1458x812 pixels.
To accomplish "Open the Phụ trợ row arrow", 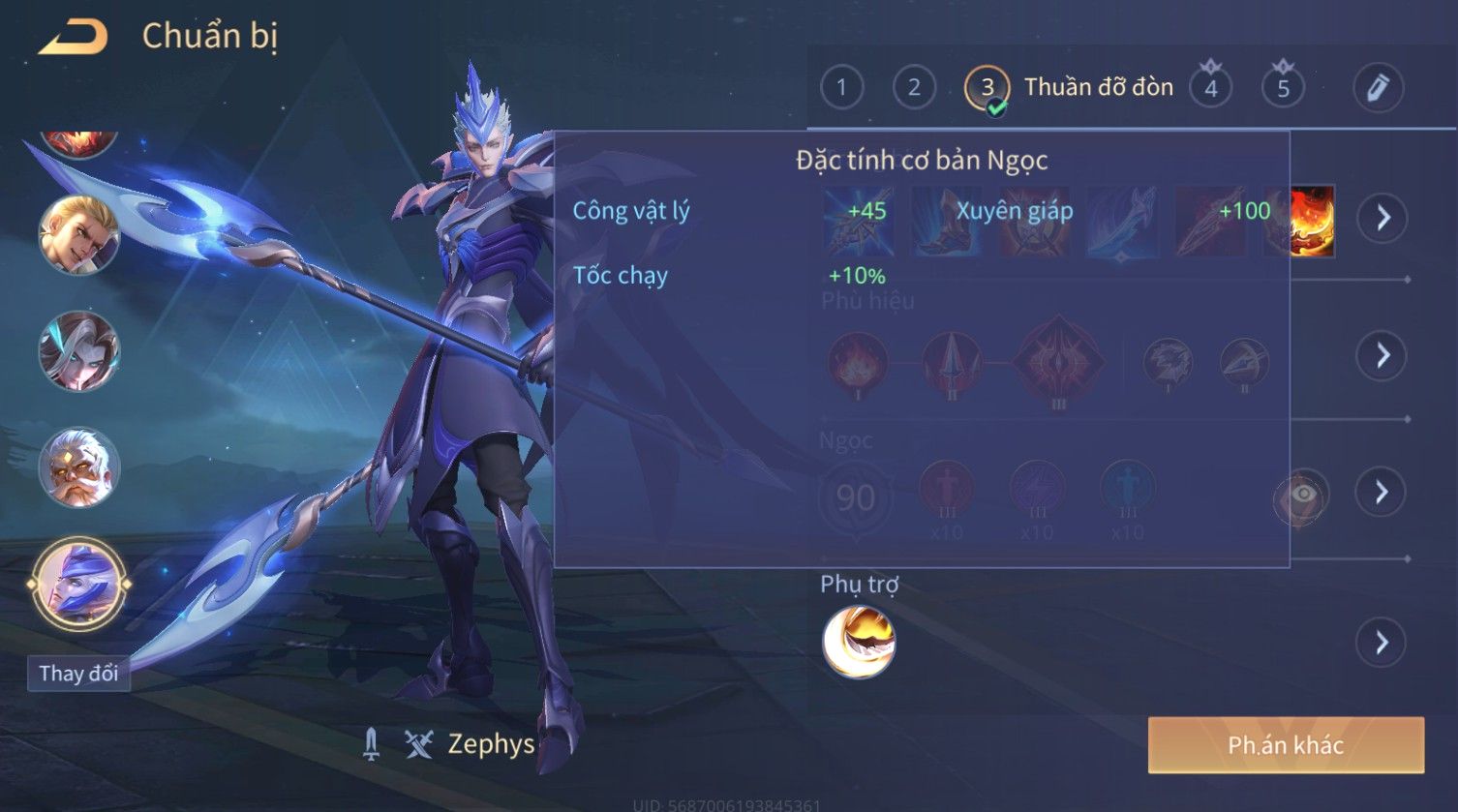I will (1382, 643).
